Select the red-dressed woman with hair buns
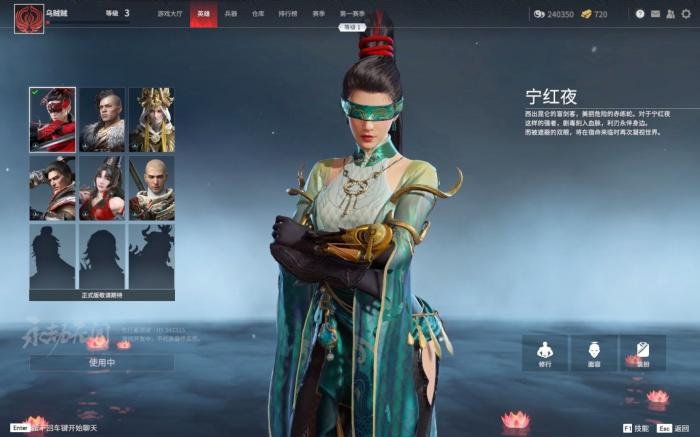This screenshot has width=700, height=437. pos(102,187)
